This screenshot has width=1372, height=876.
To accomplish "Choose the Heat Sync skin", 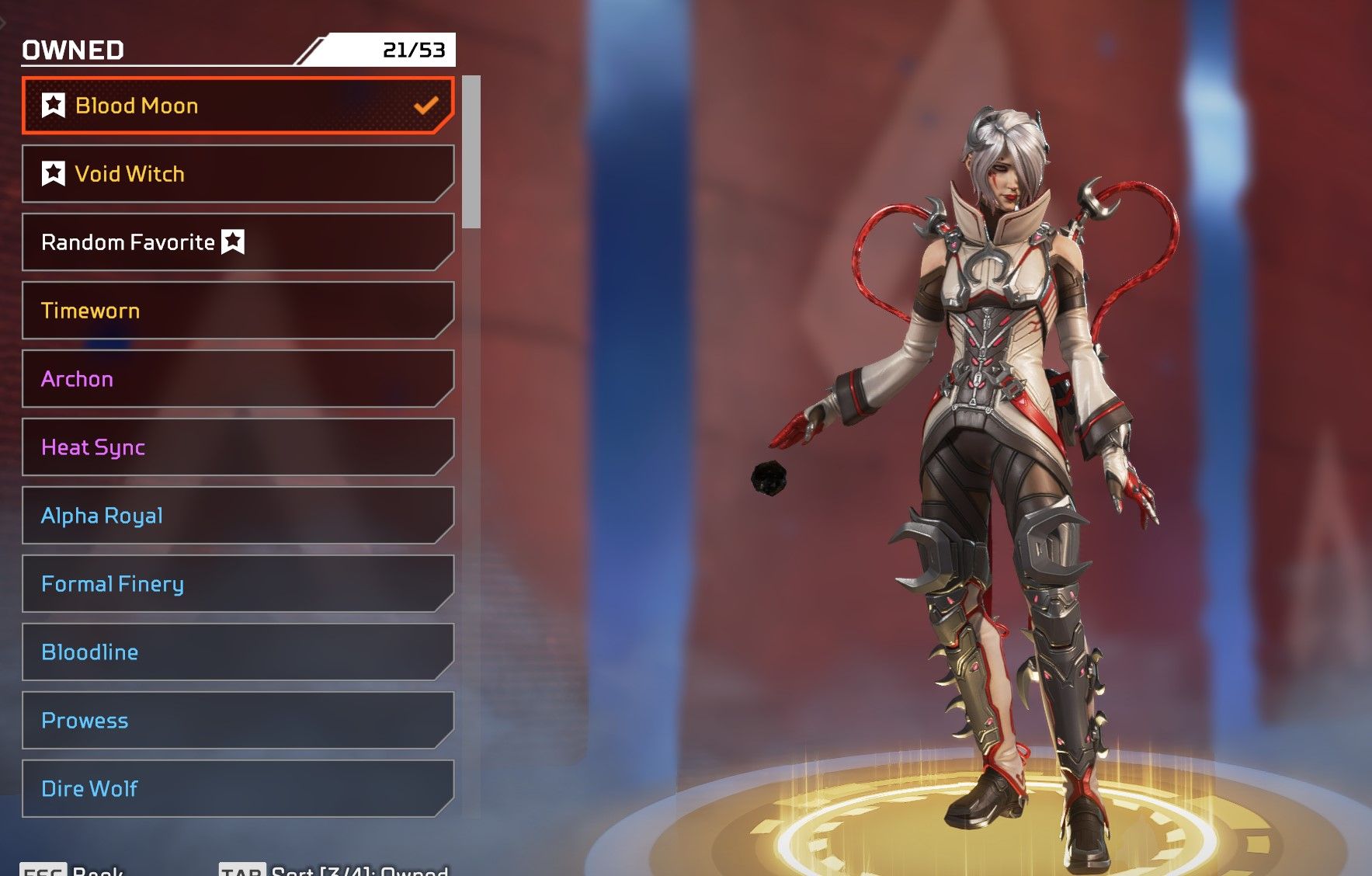I will (237, 447).
